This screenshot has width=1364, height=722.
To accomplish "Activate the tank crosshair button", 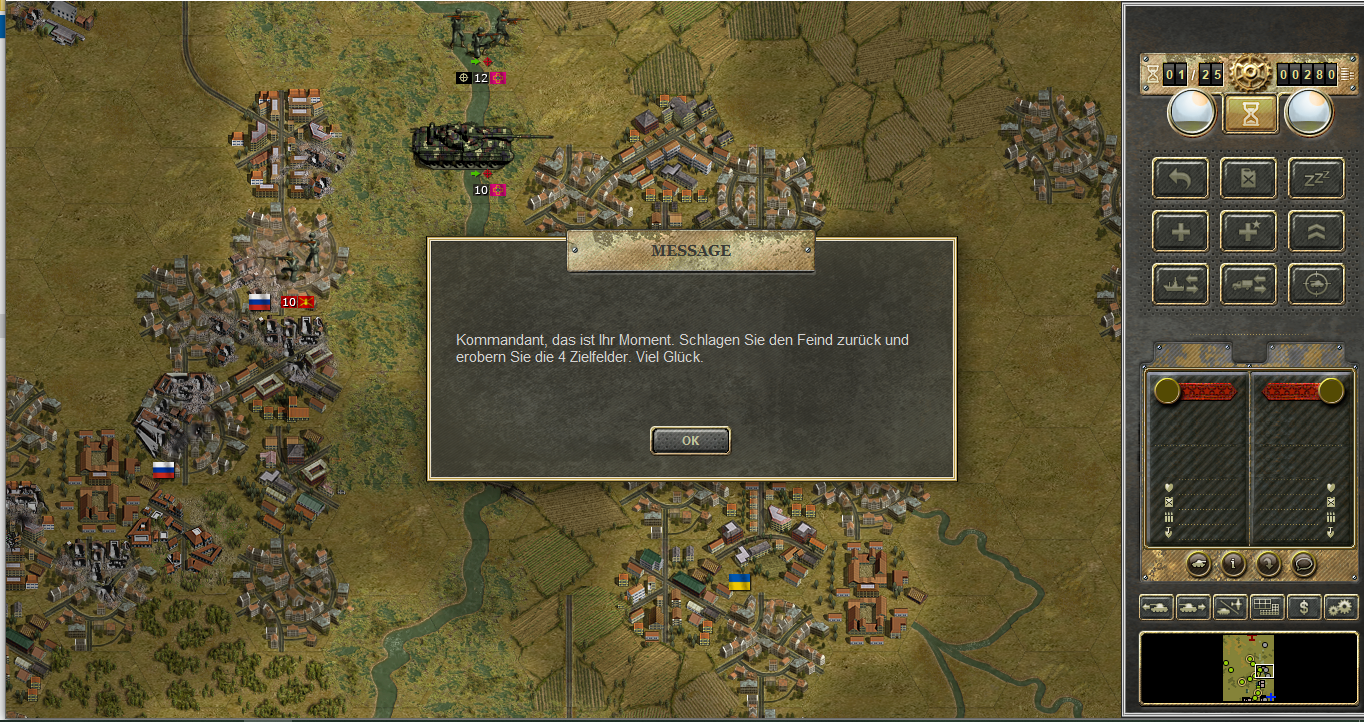I will click(1316, 284).
